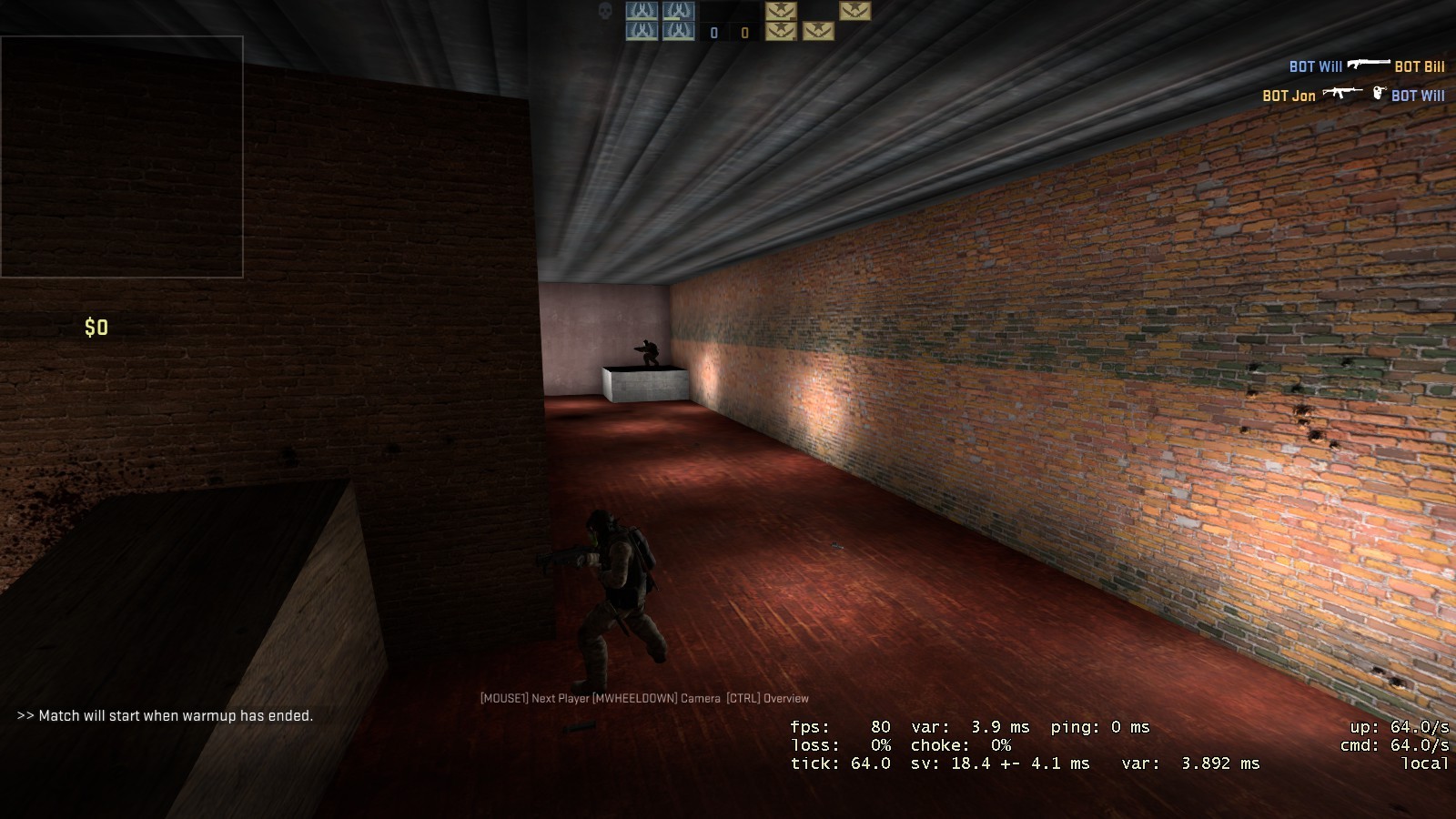
Task: Select the first CT team crest avatar
Action: [x=642, y=10]
